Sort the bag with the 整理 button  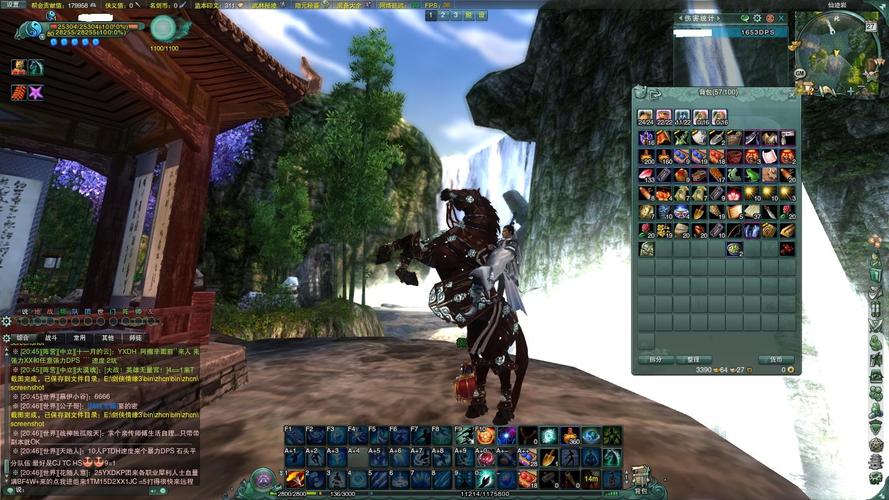[692, 359]
